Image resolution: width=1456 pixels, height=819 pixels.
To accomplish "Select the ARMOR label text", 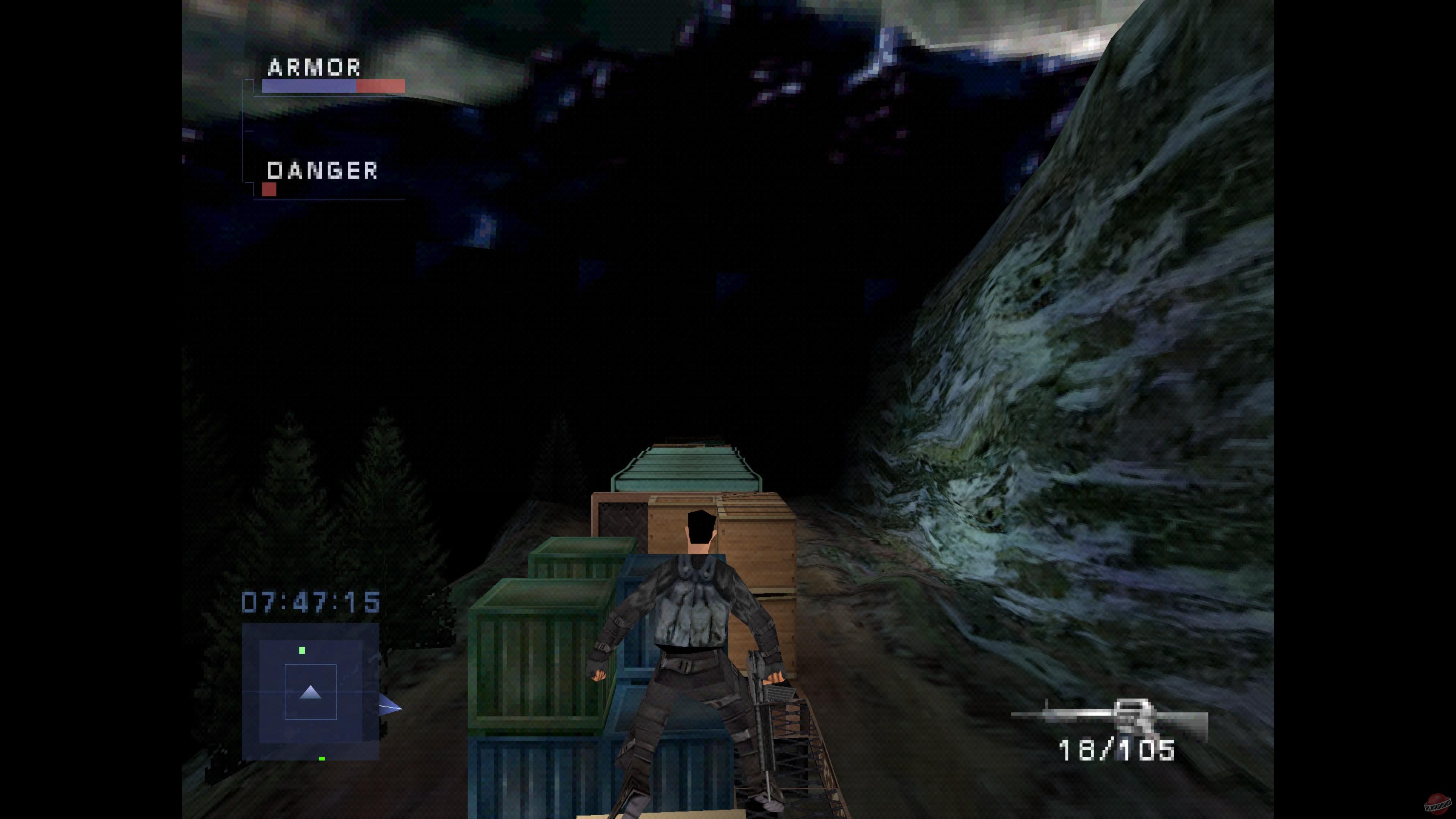I will [x=314, y=68].
